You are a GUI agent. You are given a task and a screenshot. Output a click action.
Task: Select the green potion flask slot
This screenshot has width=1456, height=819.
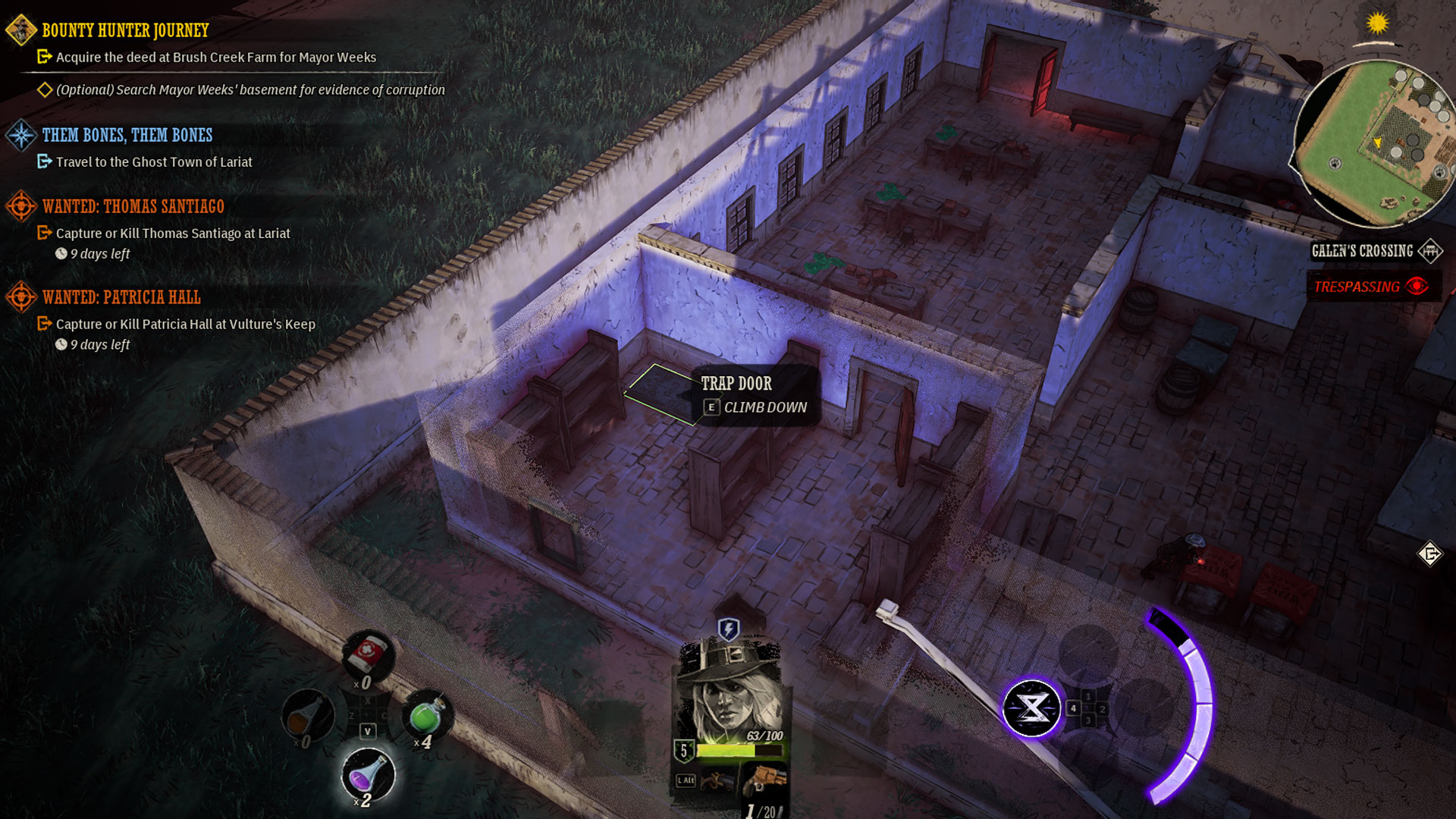[x=427, y=715]
